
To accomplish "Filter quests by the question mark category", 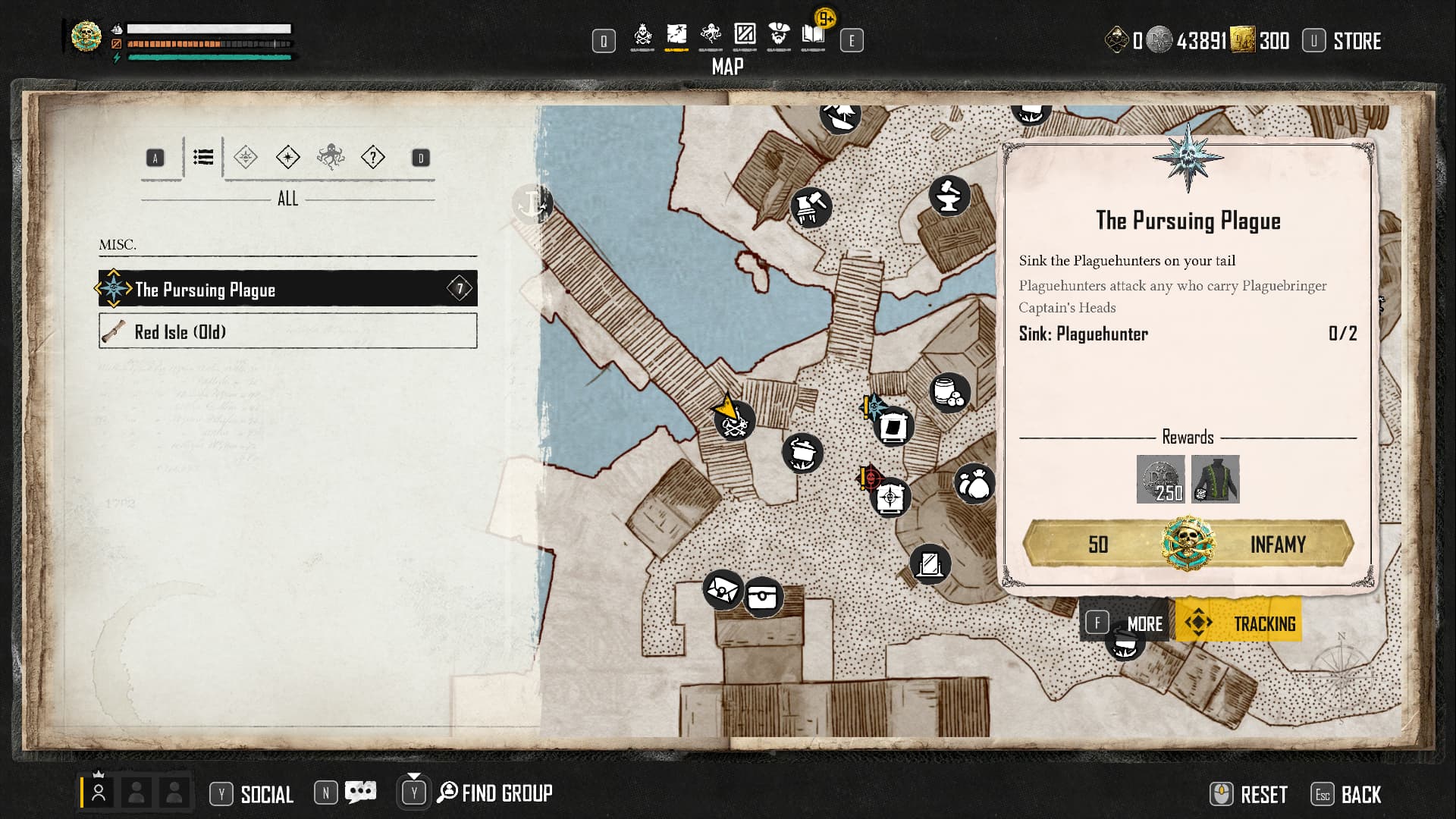I will point(373,158).
